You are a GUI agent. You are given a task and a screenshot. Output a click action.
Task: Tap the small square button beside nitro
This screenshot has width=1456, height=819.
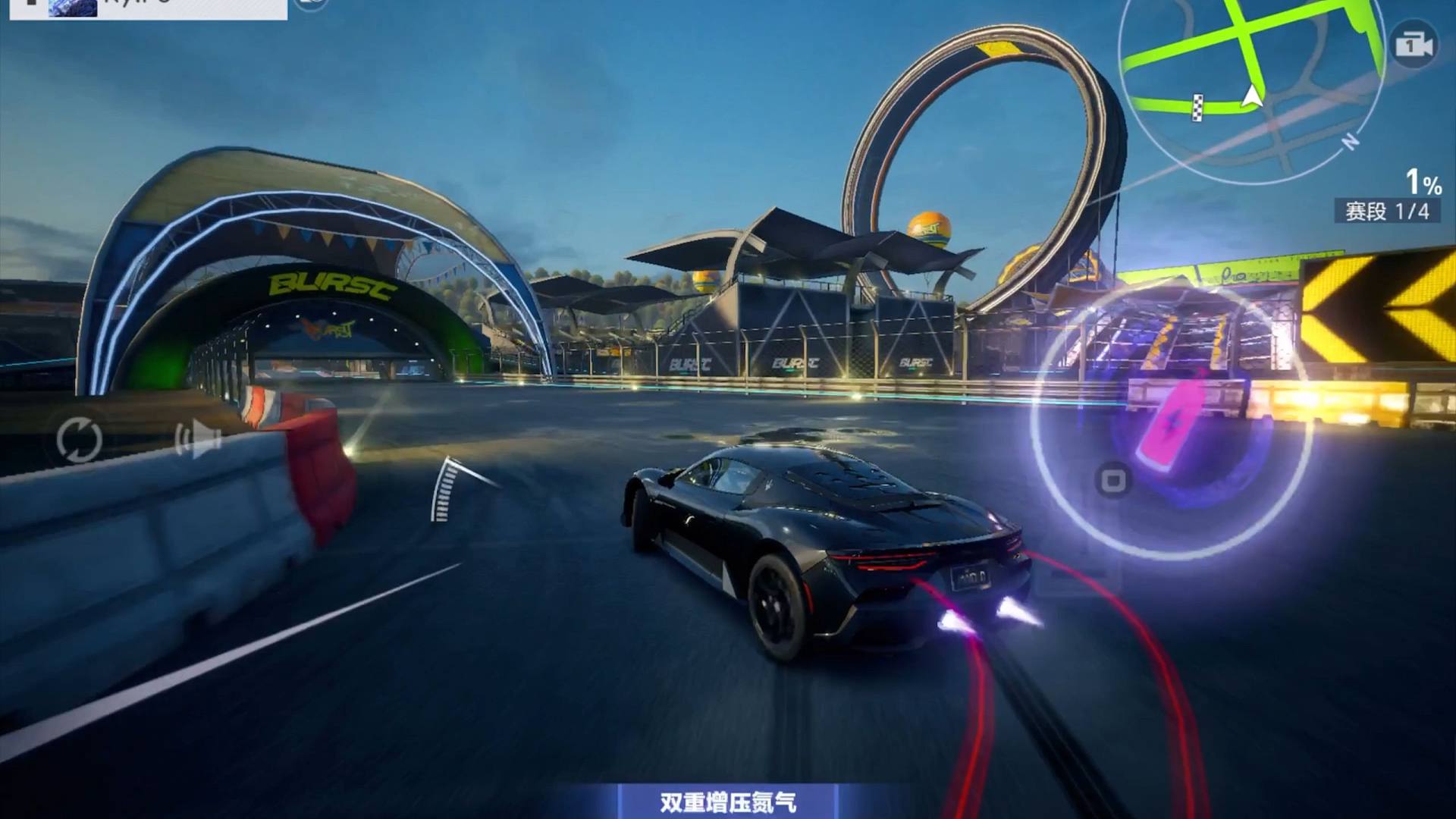pos(1112,481)
